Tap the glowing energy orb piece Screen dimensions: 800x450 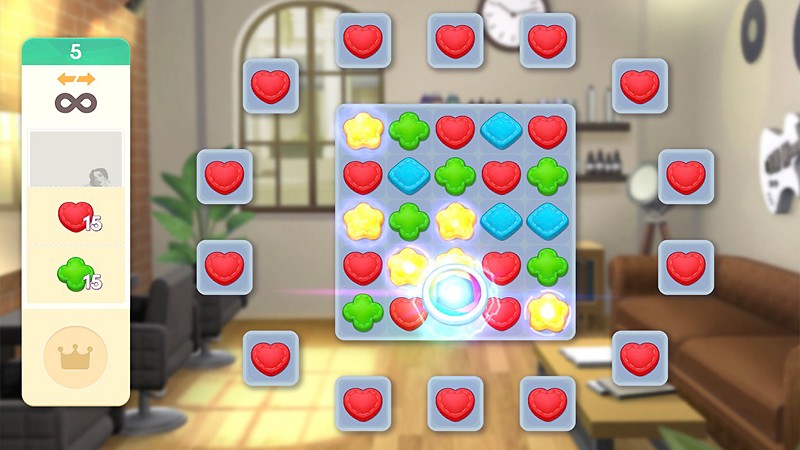(x=455, y=292)
